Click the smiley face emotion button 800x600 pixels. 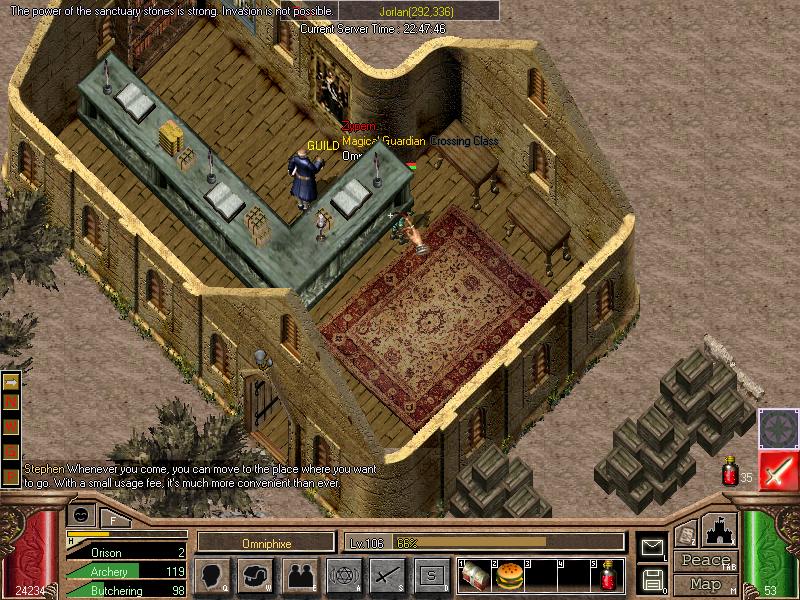(x=81, y=515)
